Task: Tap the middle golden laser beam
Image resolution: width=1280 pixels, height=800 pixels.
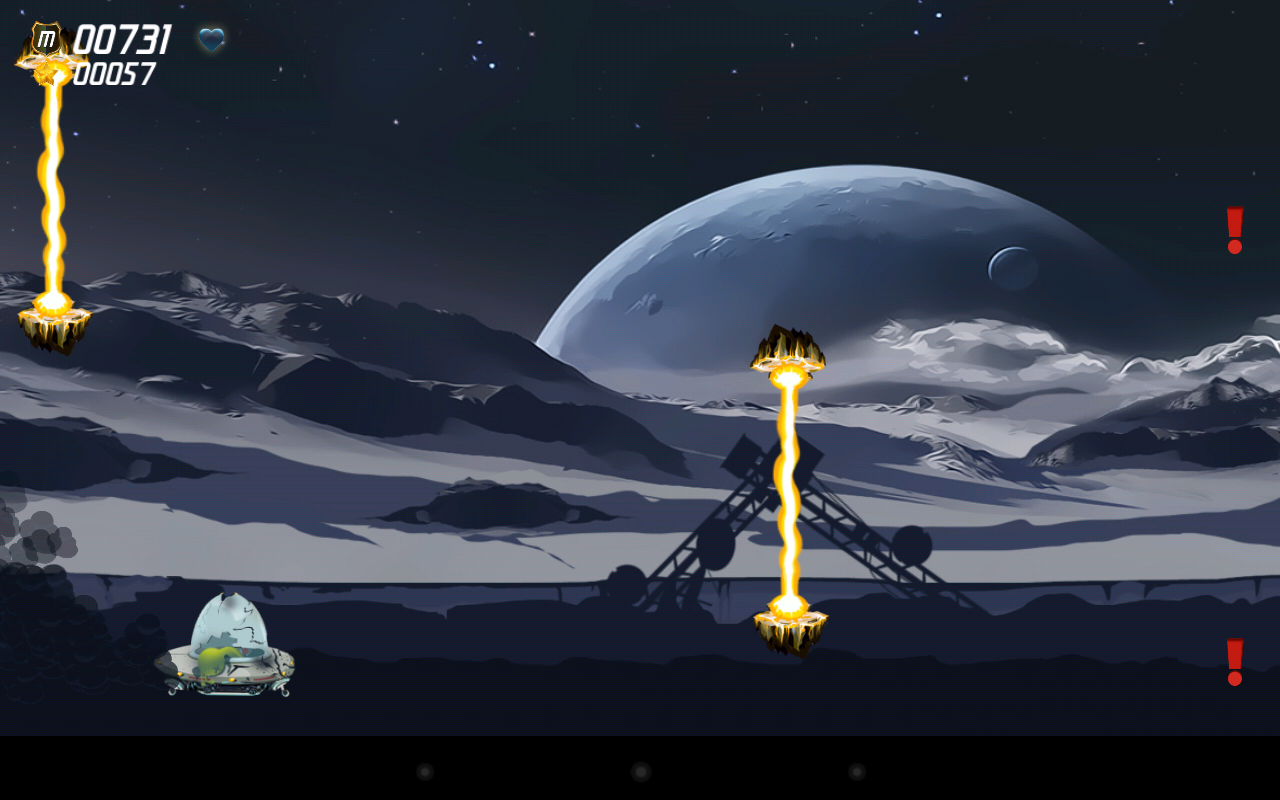Action: tap(790, 490)
